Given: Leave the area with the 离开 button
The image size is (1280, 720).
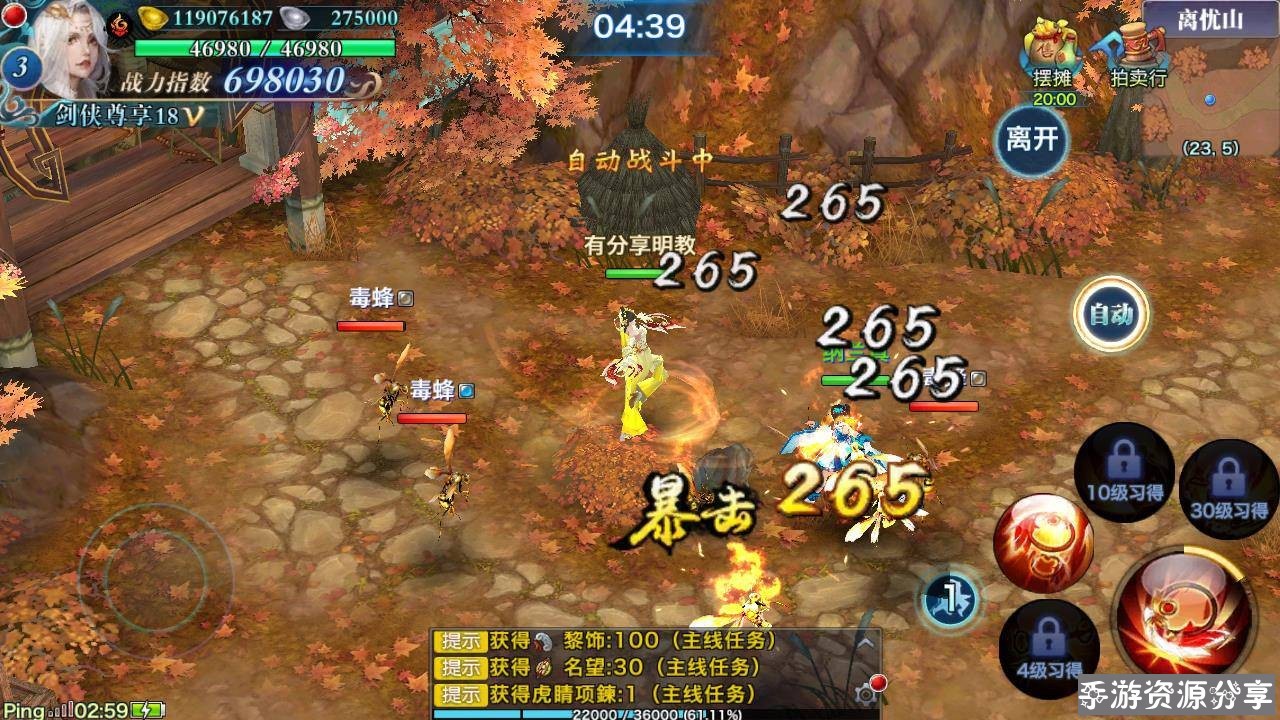Looking at the screenshot, I should [x=1032, y=139].
